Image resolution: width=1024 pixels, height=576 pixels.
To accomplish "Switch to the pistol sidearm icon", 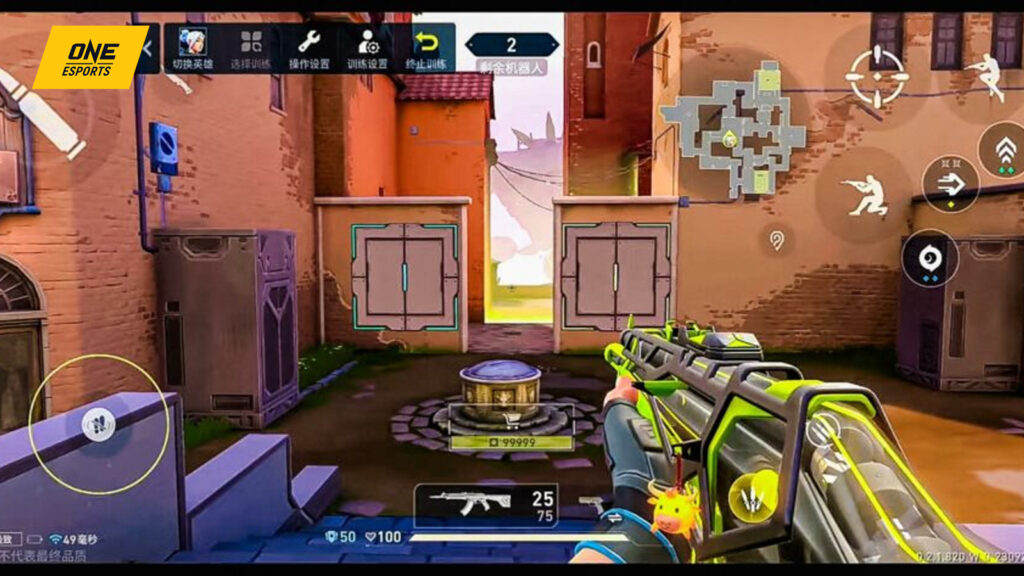I will (x=592, y=505).
